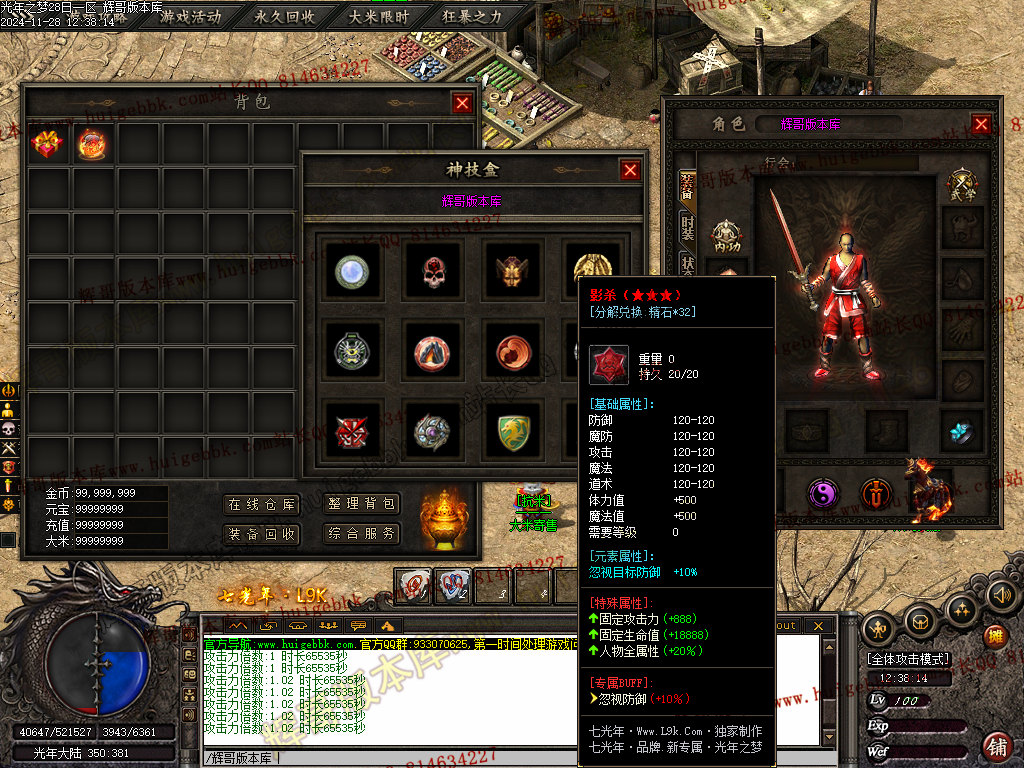Click the 整理背包 sort bag button
This screenshot has height=768, width=1024.
point(361,504)
